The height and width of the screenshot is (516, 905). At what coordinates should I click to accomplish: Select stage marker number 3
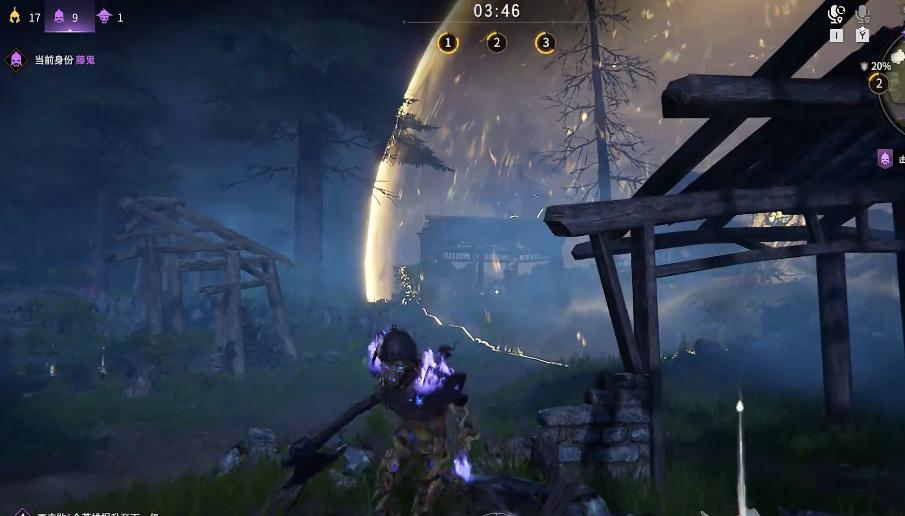coord(545,42)
